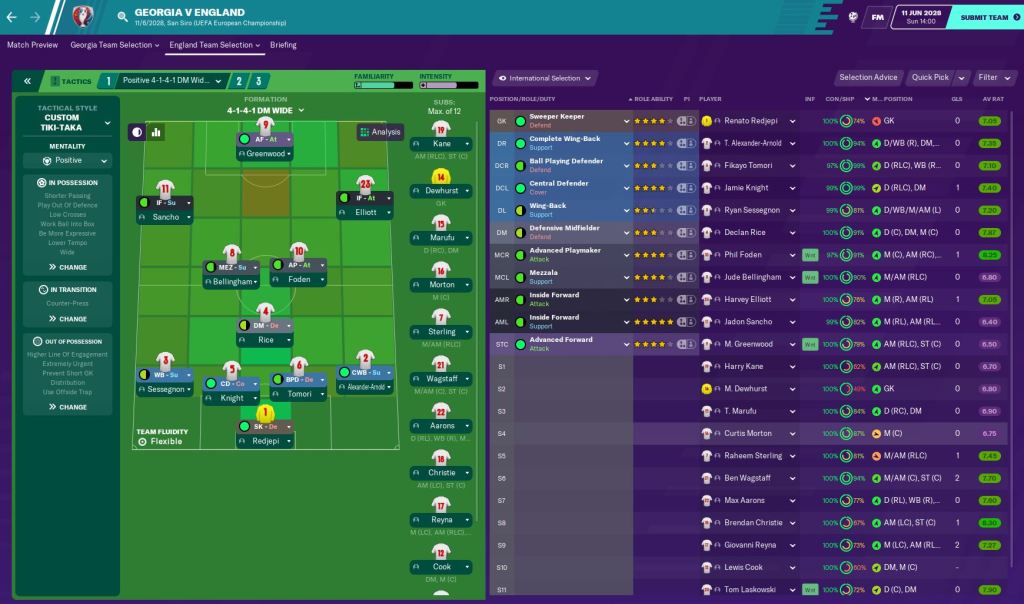The width and height of the screenshot is (1024, 604).
Task: Open the Selection Advice panel
Action: [x=868, y=77]
